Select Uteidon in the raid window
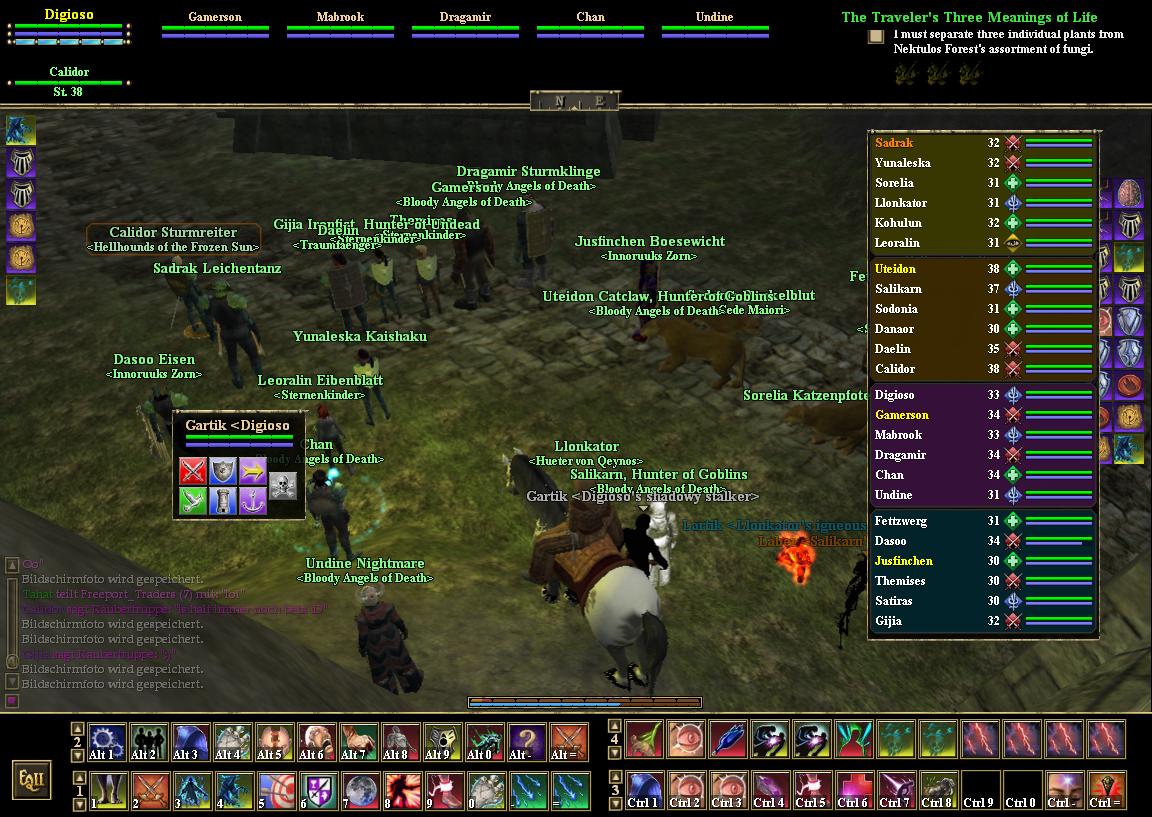Screen dimensions: 1152x817 pos(895,269)
